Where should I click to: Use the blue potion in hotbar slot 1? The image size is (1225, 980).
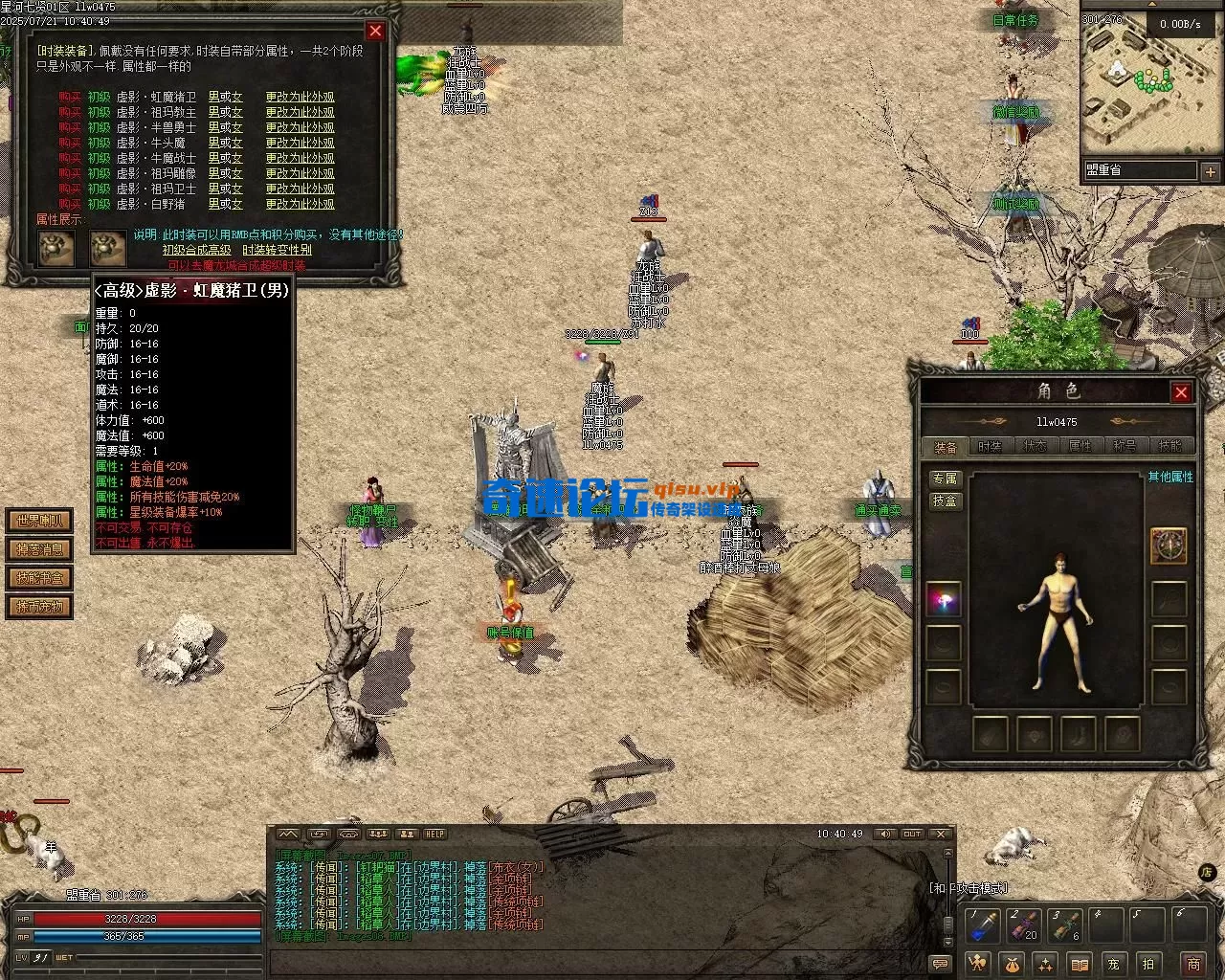[984, 925]
